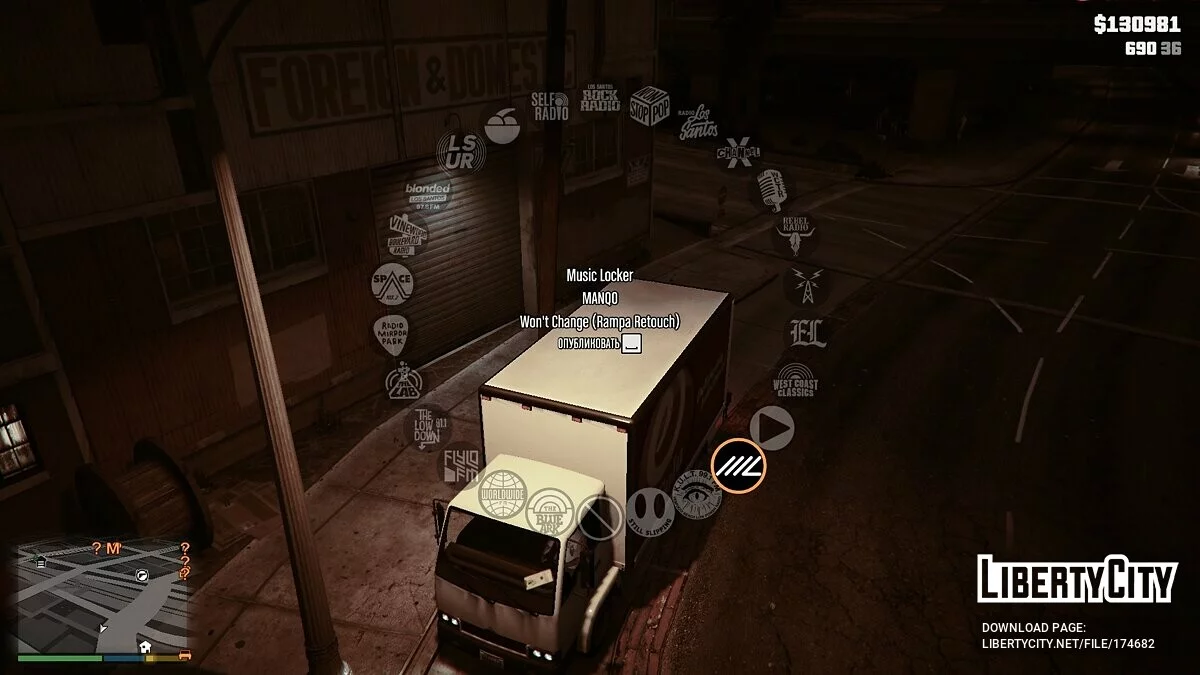The image size is (1200, 675).
Task: Tune to LS UR station
Action: (x=461, y=152)
